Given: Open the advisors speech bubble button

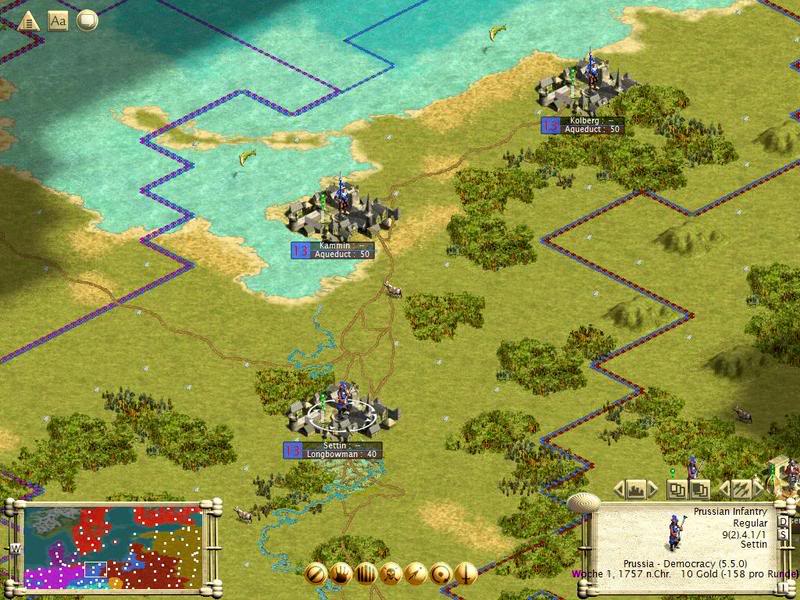Looking at the screenshot, I should 87,19.
